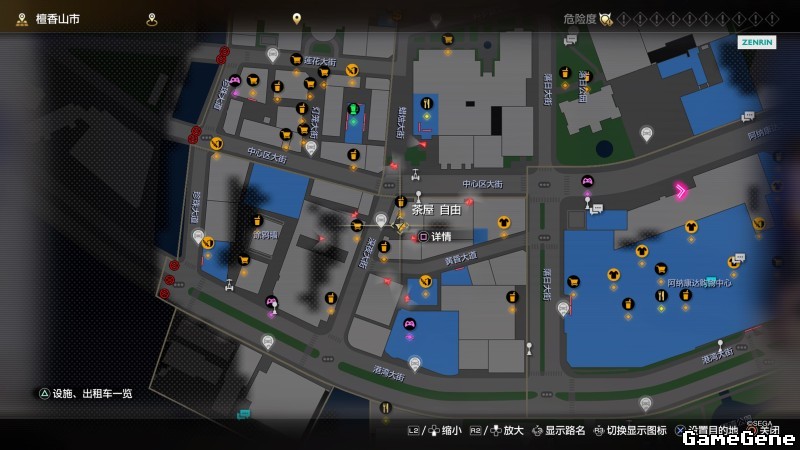Select the 阿纳康达购物中心 map label
Image resolution: width=800 pixels, height=450 pixels.
click(699, 282)
